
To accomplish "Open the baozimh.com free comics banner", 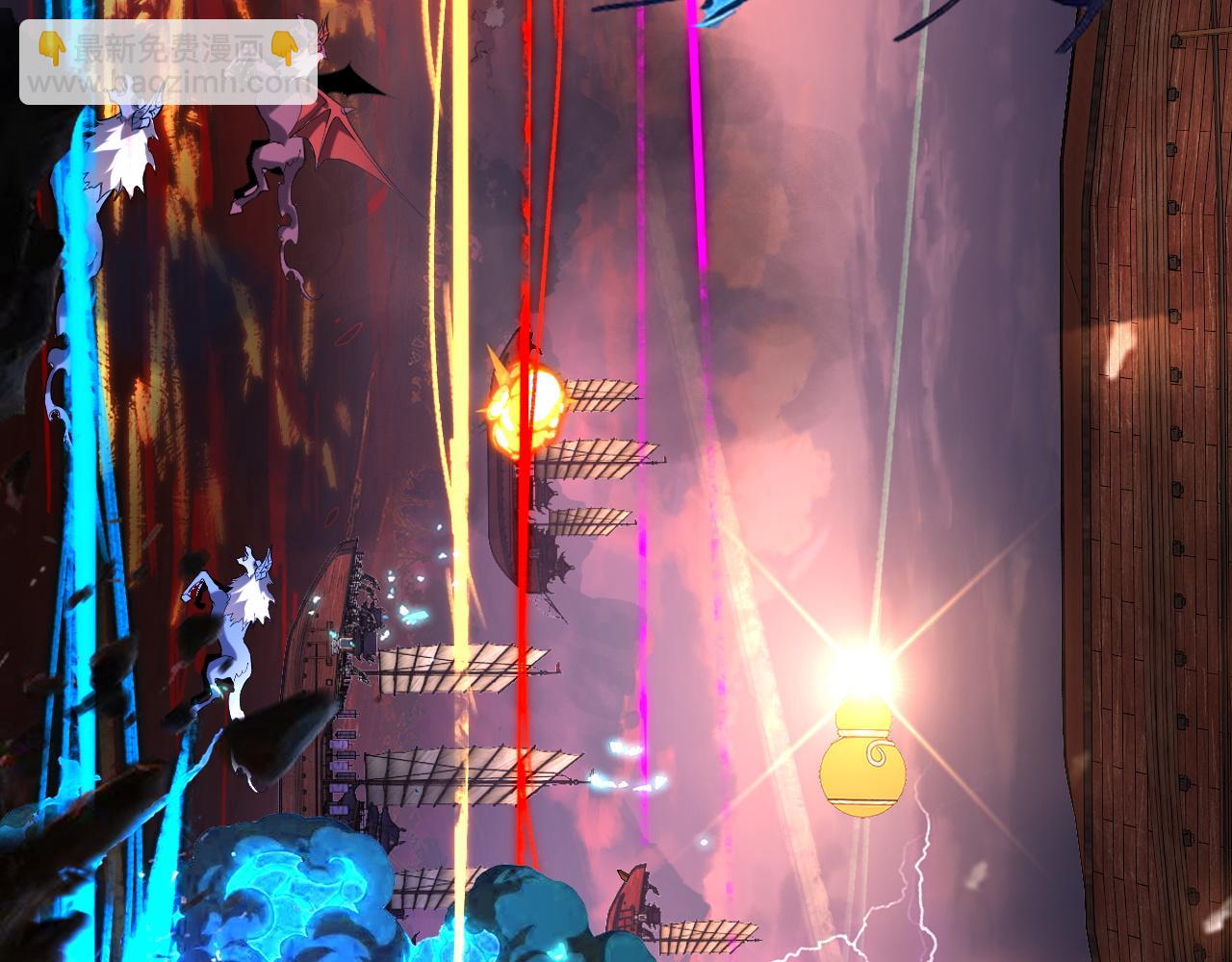I will pos(168,63).
